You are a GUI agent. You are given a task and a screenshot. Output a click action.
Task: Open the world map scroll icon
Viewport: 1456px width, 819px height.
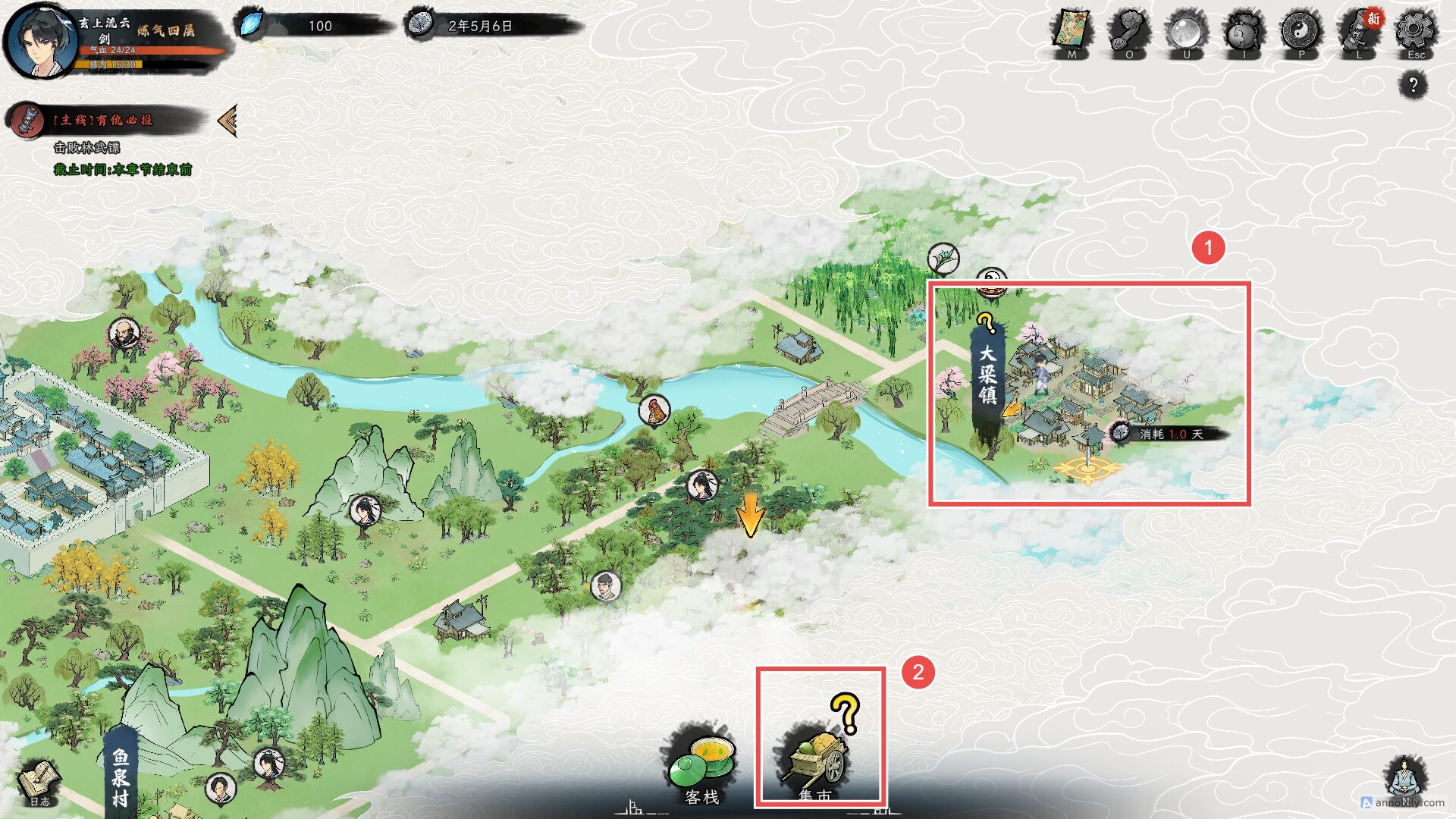point(1072,32)
